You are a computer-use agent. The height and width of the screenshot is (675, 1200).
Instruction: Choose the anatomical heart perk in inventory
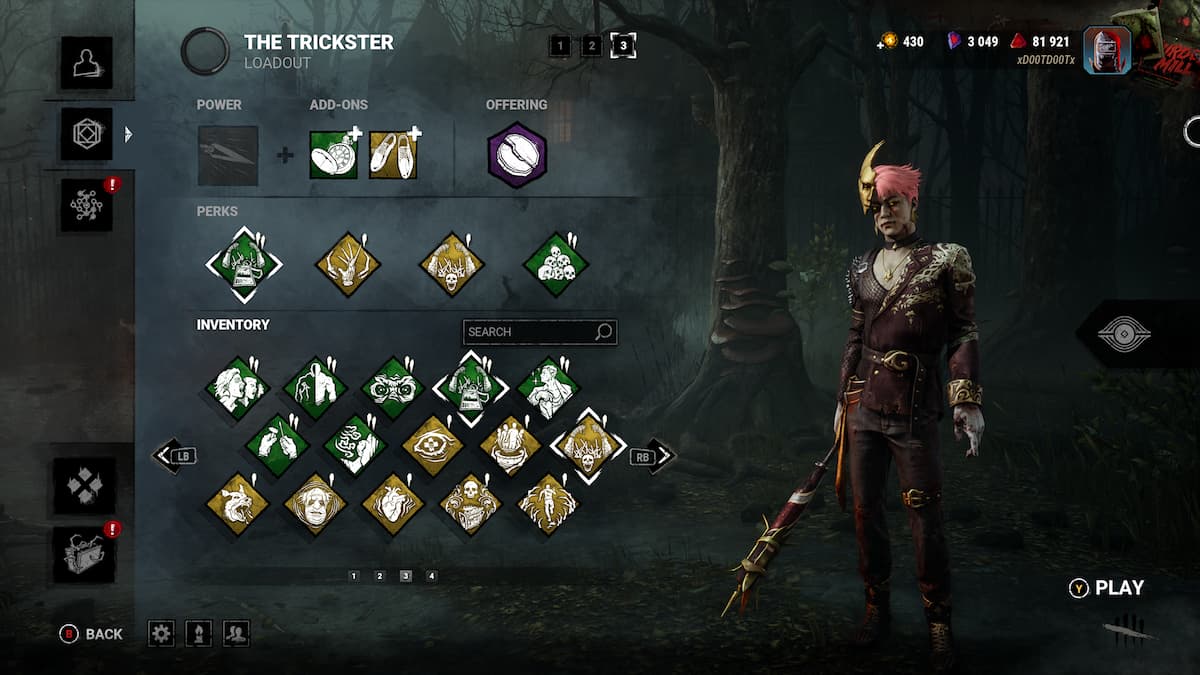[393, 503]
